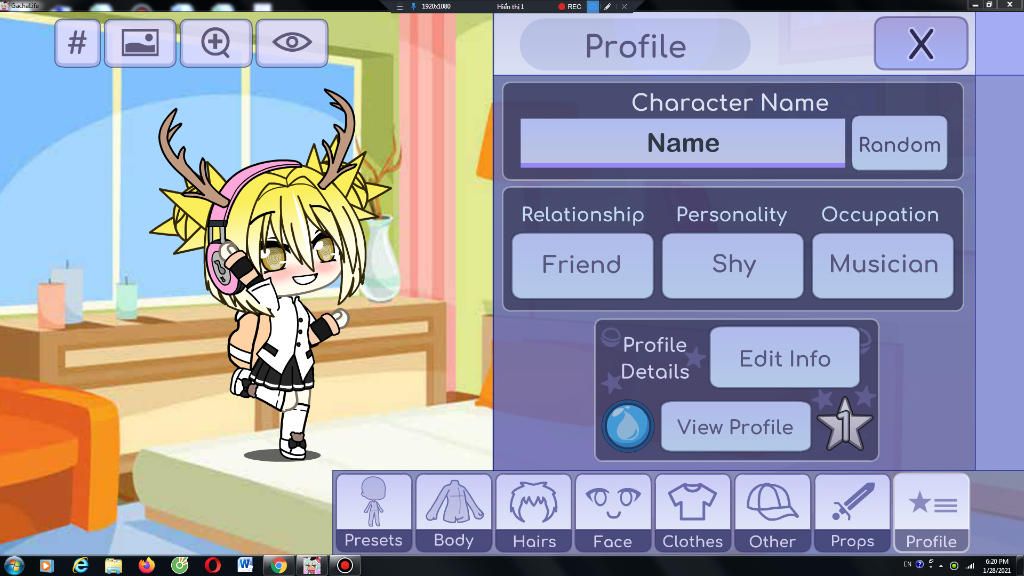Select the silver star rank icon

pyautogui.click(x=844, y=426)
